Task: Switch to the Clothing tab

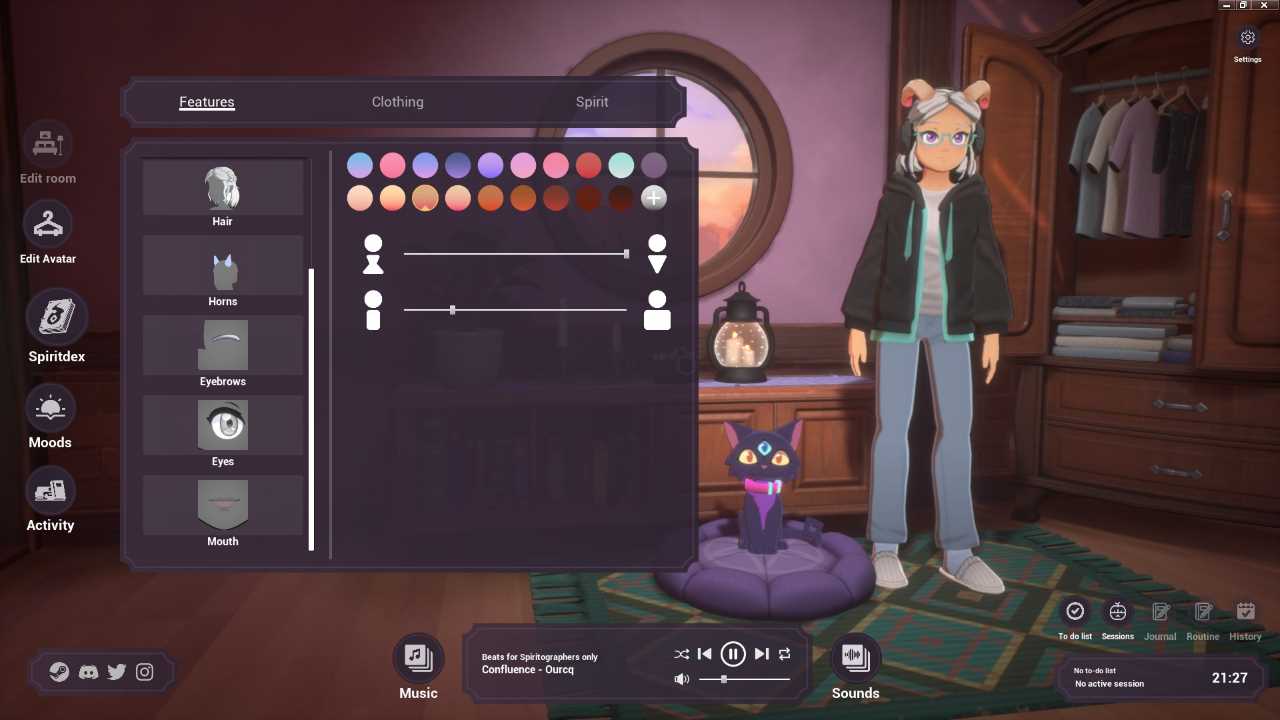Action: (397, 102)
